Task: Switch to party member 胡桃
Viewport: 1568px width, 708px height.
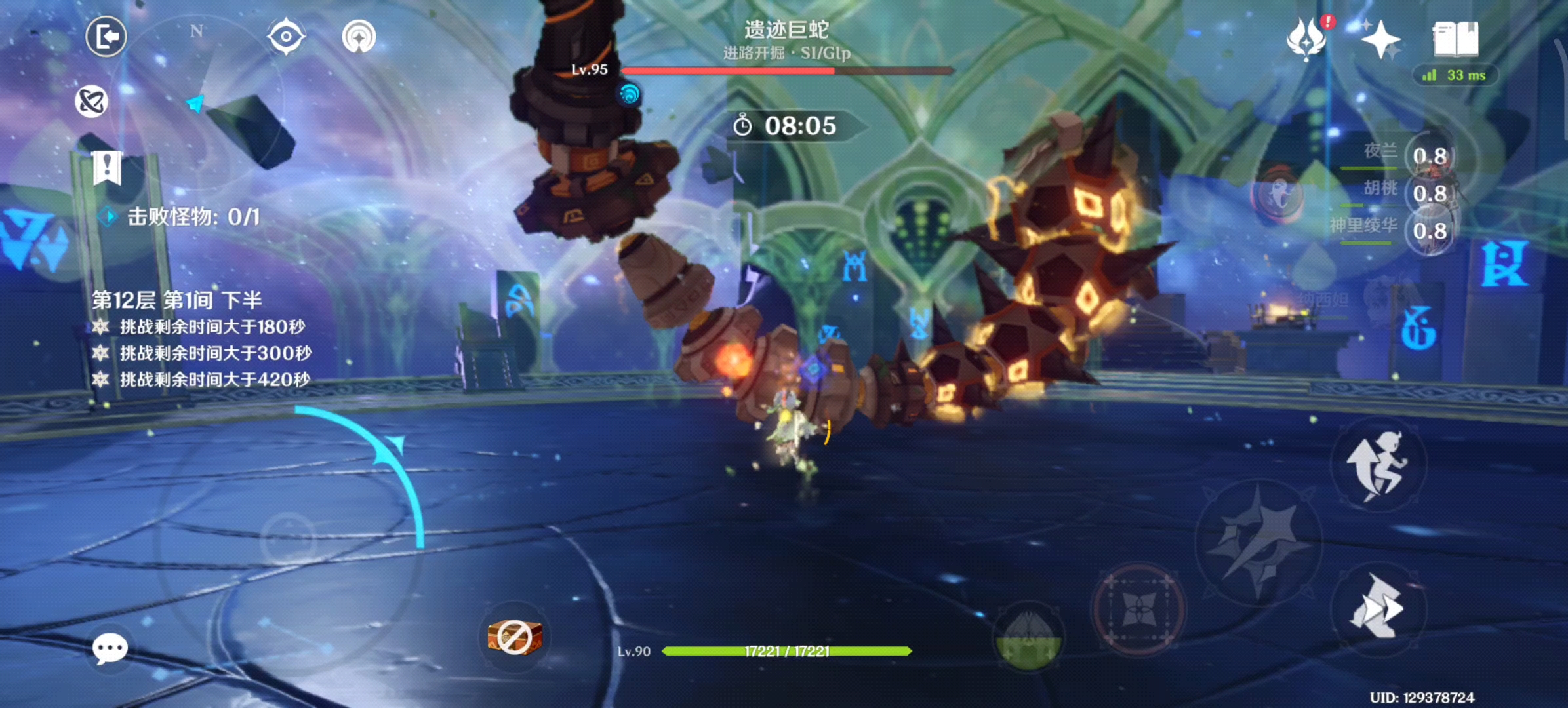Action: [1428, 193]
